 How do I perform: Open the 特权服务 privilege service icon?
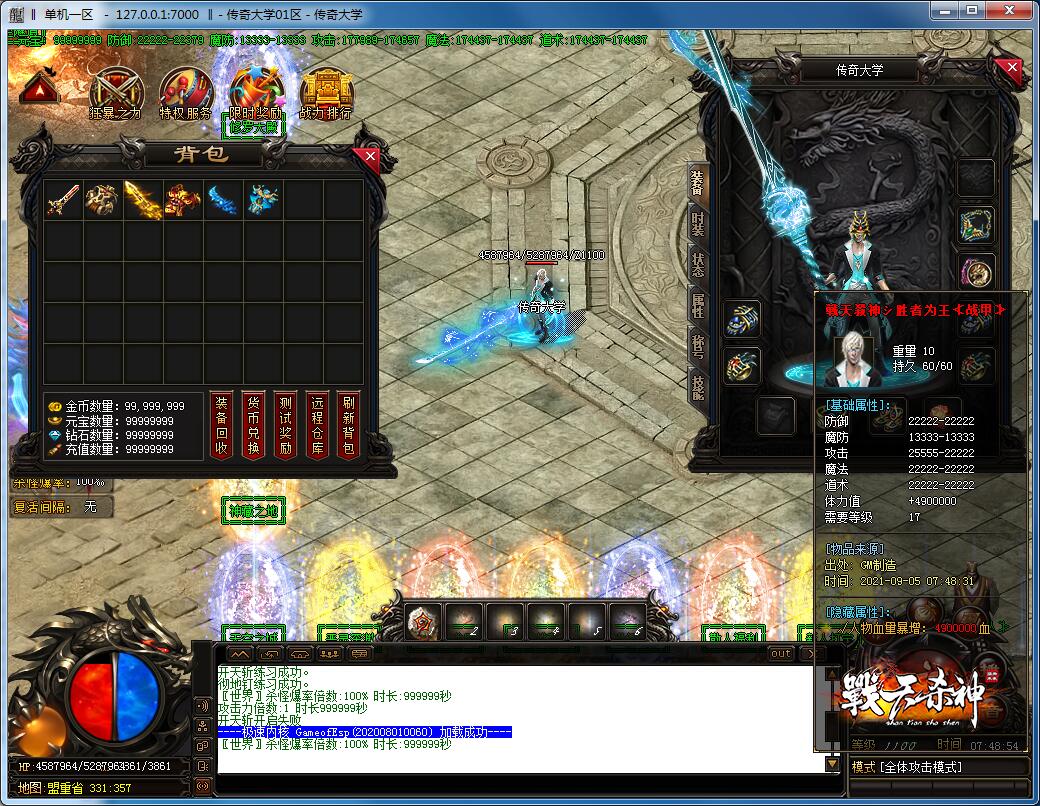click(185, 91)
